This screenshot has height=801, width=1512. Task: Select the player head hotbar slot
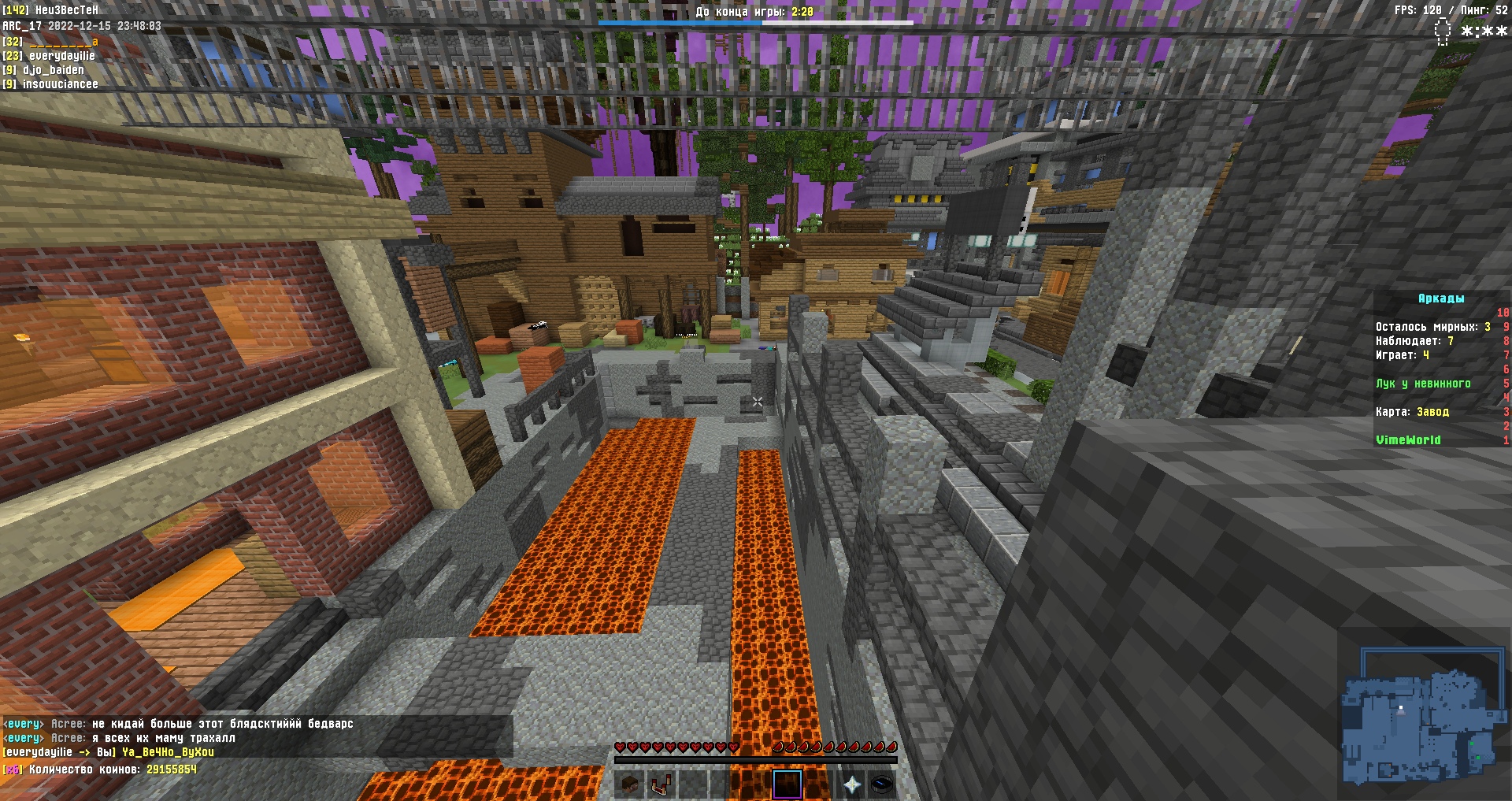click(629, 784)
